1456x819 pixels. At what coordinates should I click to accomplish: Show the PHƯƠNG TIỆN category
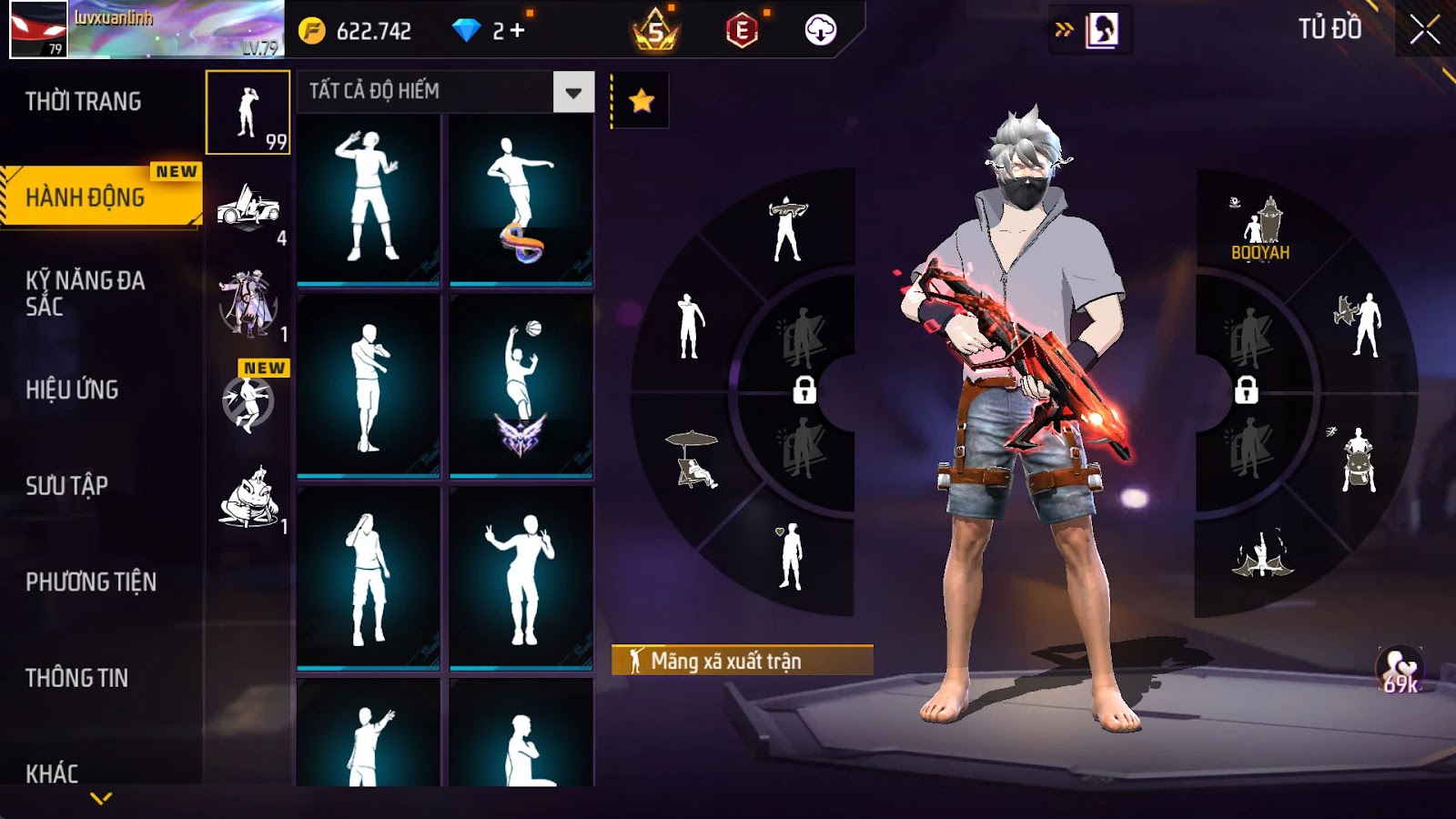(91, 581)
